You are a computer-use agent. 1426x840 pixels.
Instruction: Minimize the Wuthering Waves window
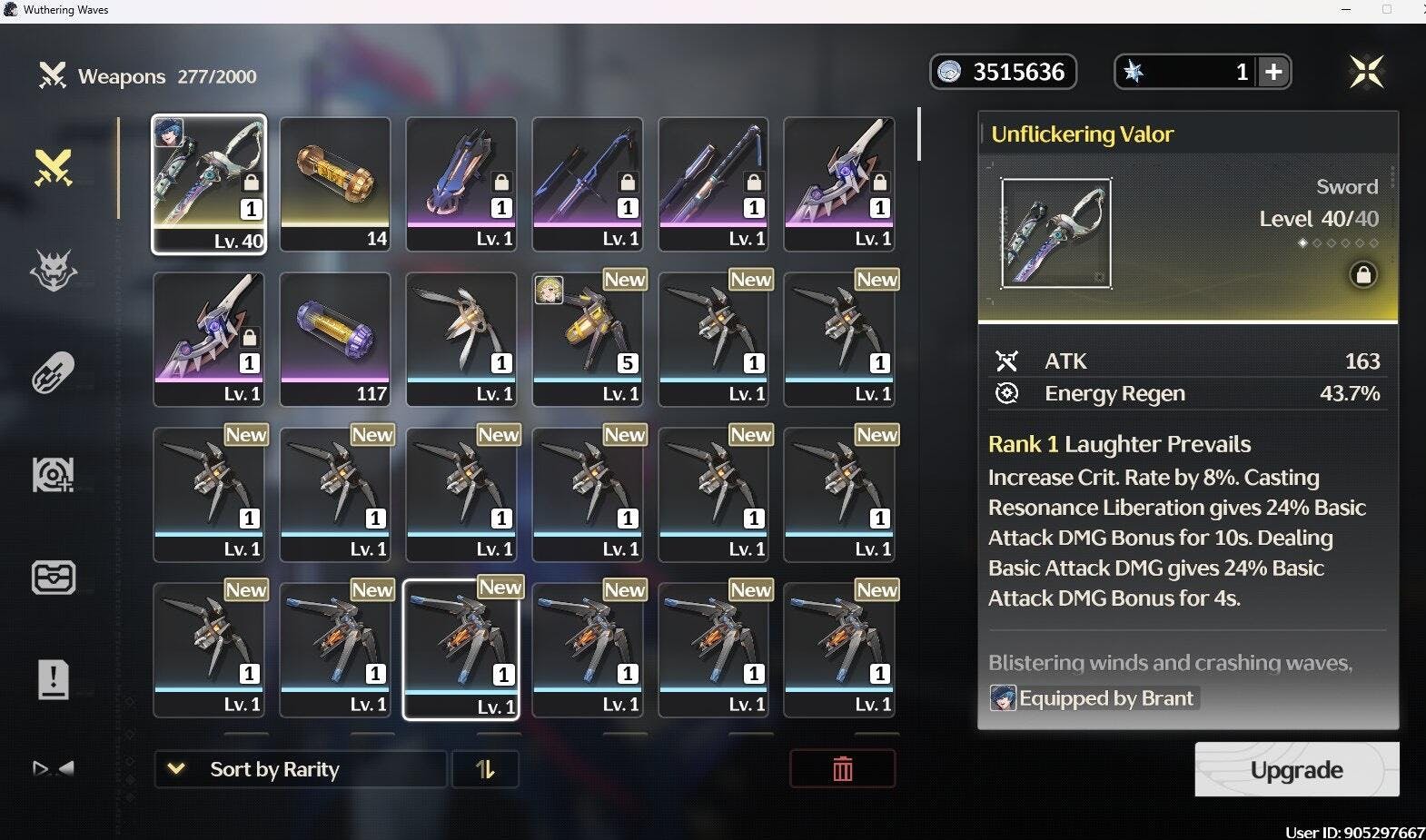click(1346, 10)
